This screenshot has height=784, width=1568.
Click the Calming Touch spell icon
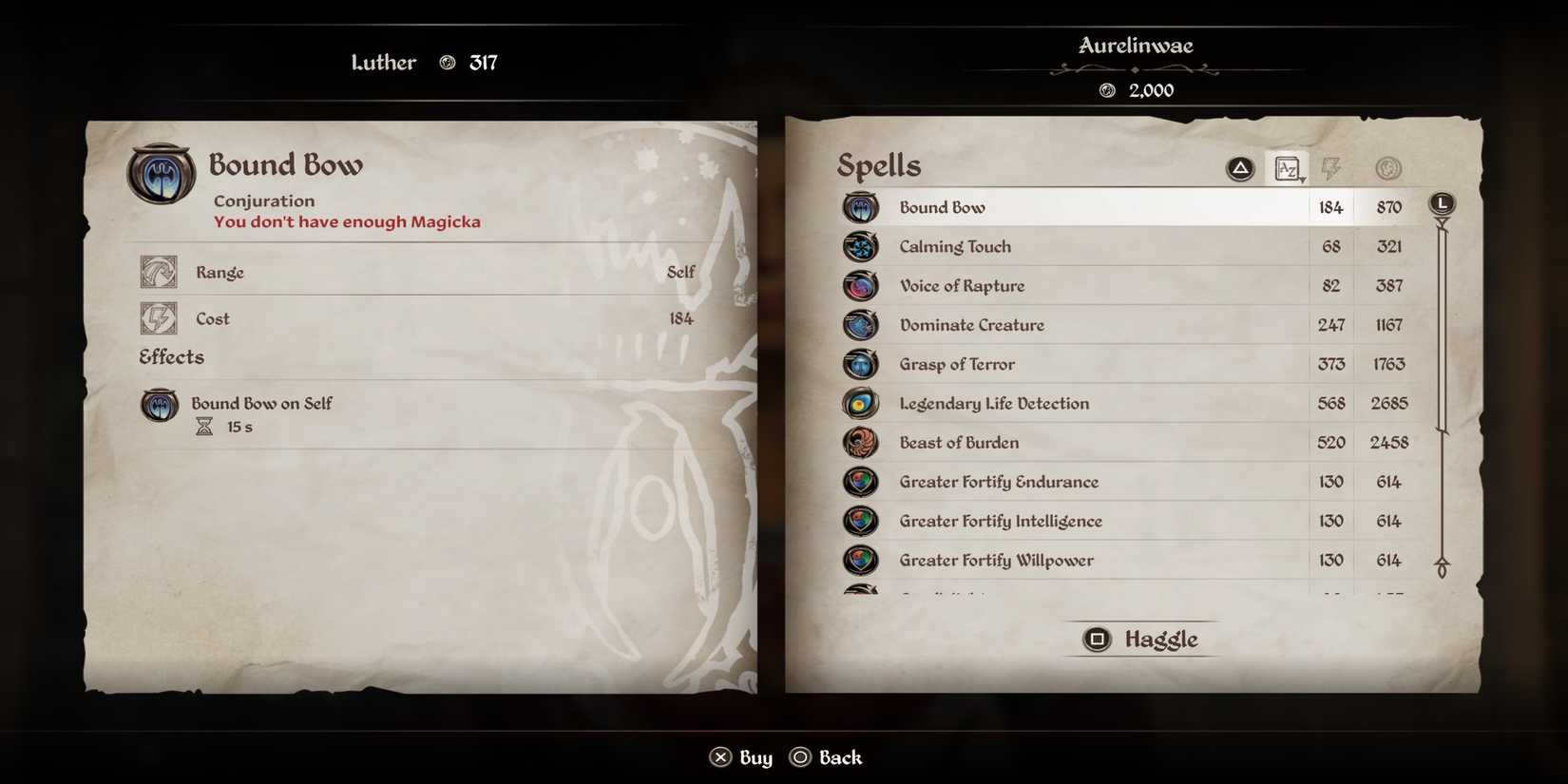[x=861, y=246]
